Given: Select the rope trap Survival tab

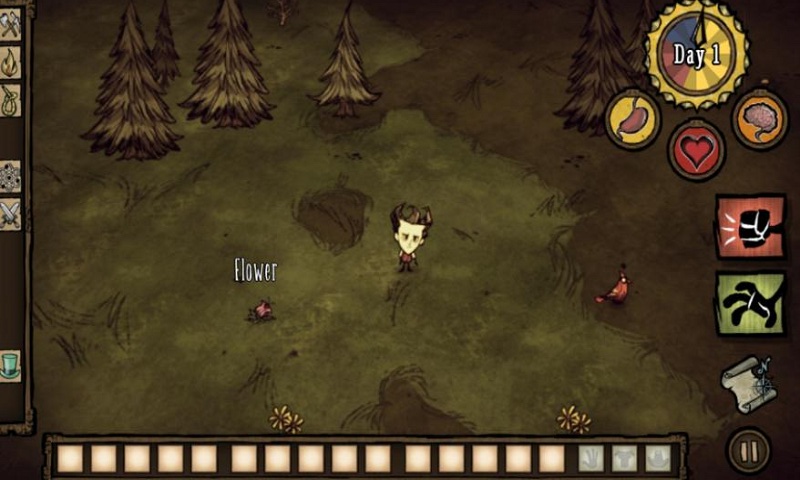Looking at the screenshot, I should [10, 100].
